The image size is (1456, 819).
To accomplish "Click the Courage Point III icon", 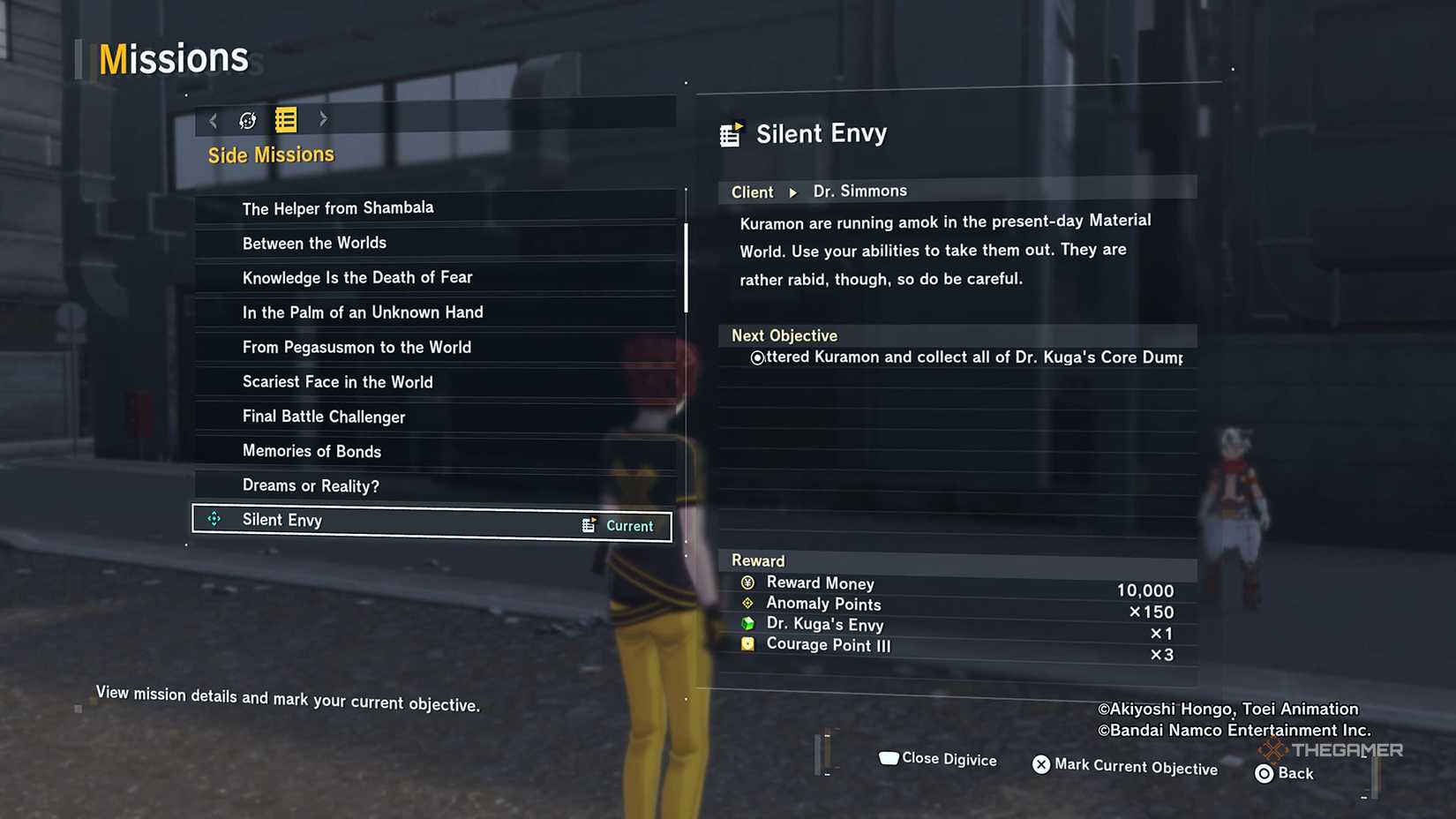I will (x=747, y=645).
